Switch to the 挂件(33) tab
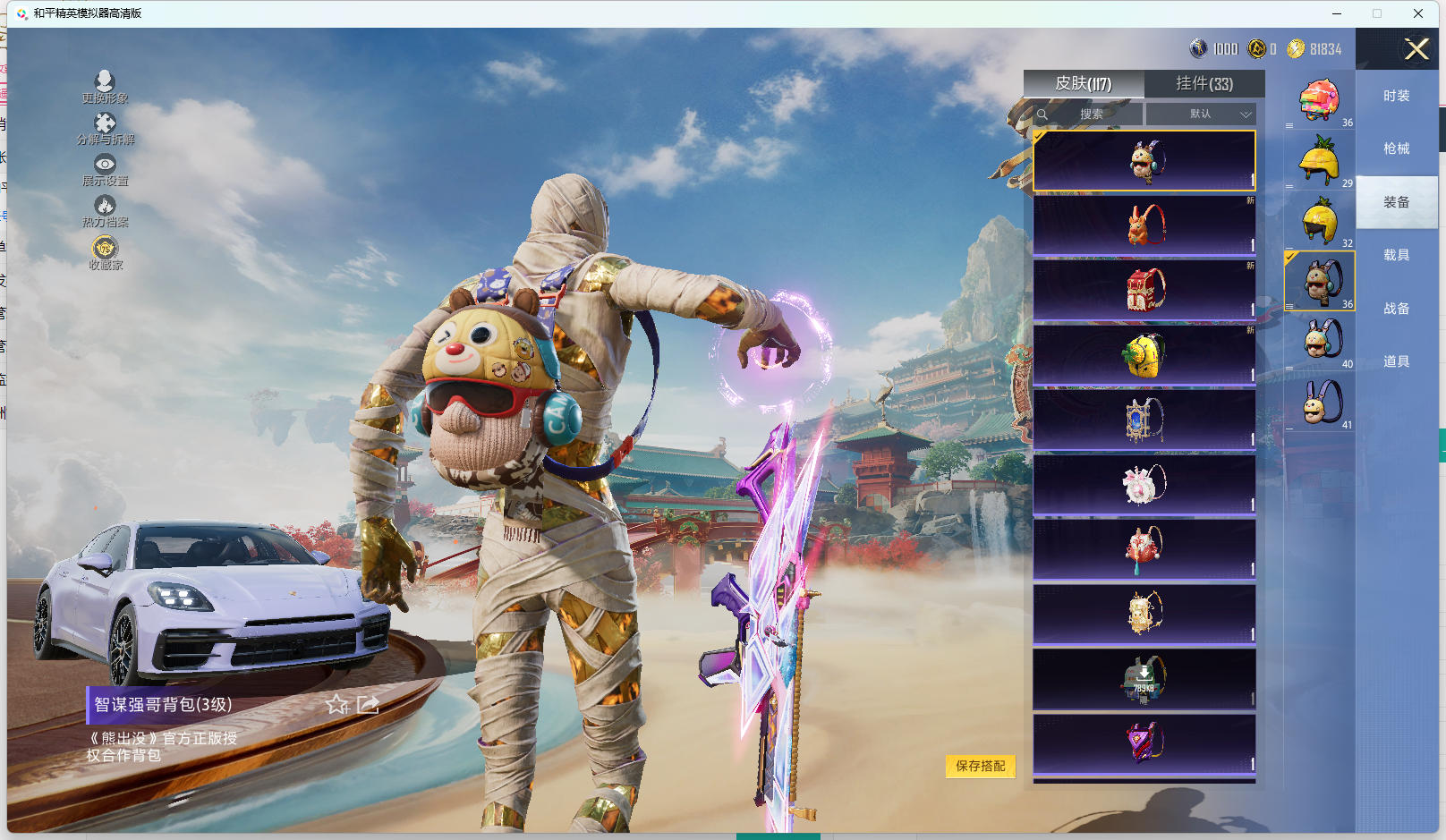 (1204, 83)
